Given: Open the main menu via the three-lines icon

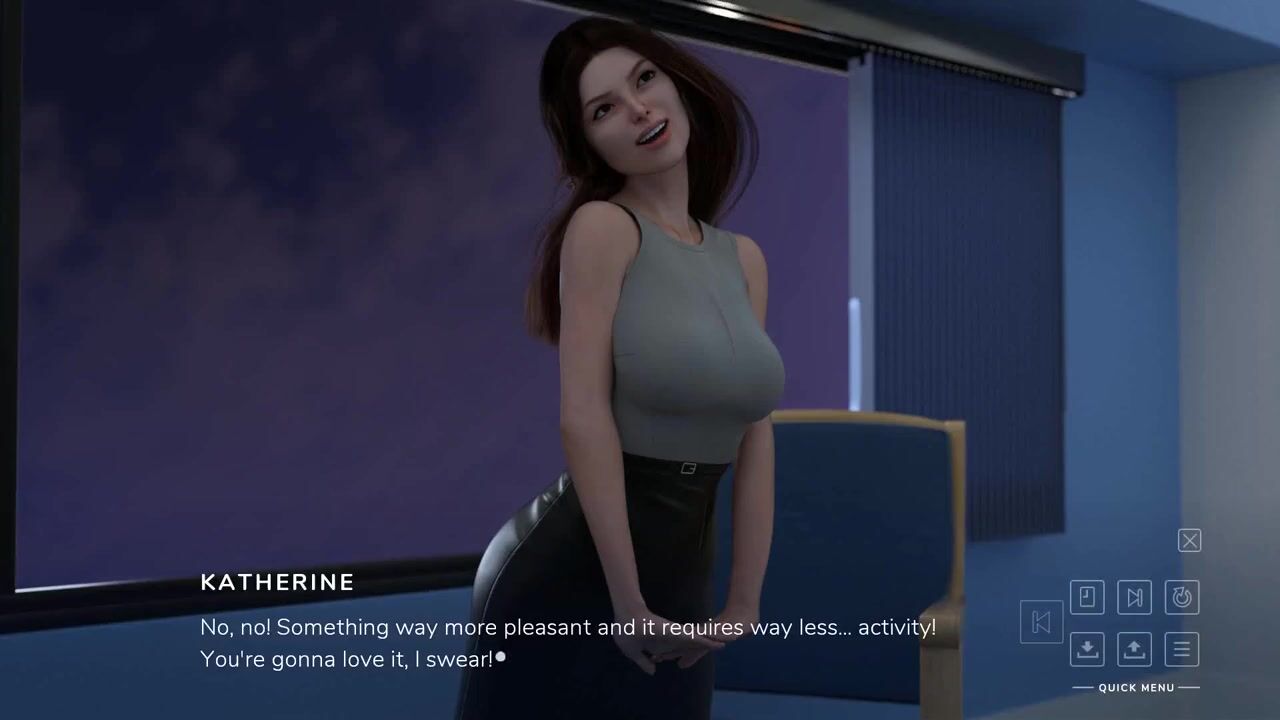Looking at the screenshot, I should (1182, 649).
